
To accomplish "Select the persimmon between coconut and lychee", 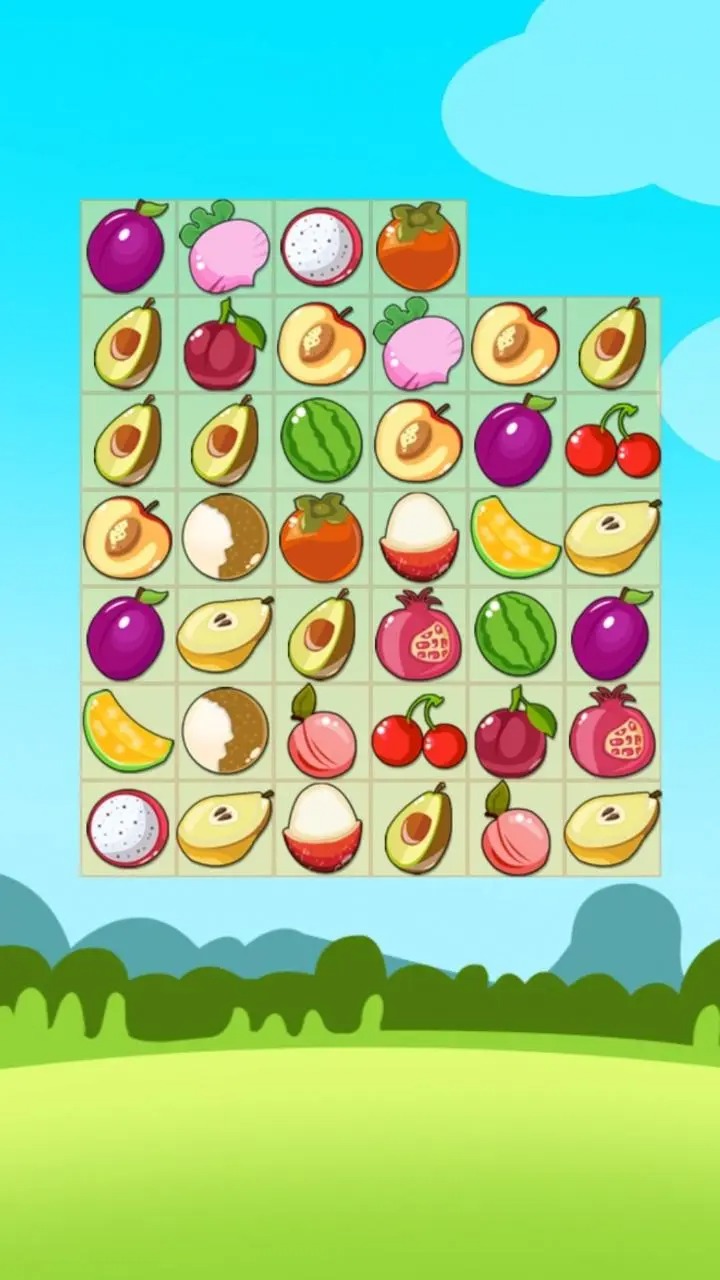I will 321,537.
